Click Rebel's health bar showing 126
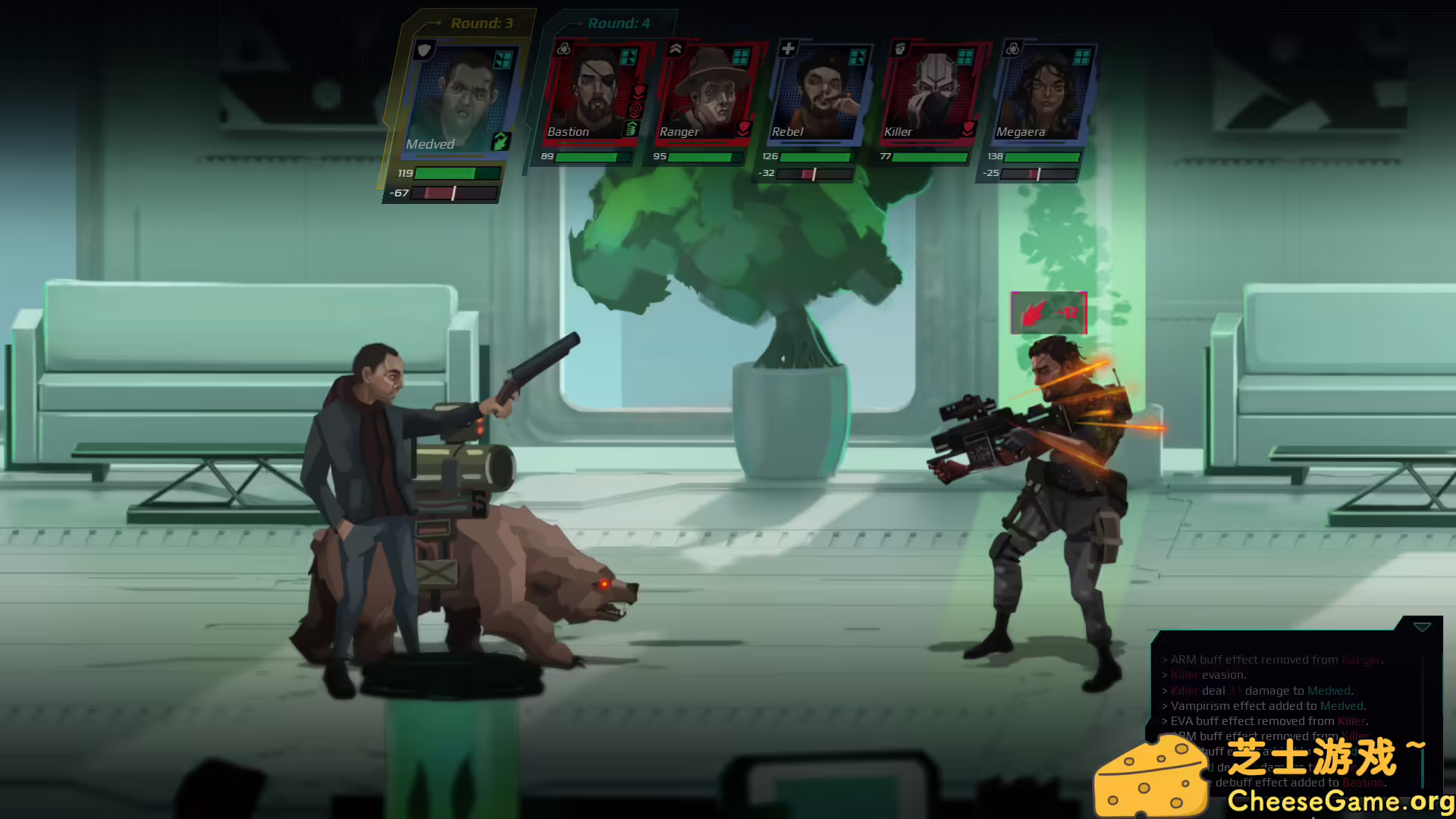The width and height of the screenshot is (1456, 819). pos(817,158)
